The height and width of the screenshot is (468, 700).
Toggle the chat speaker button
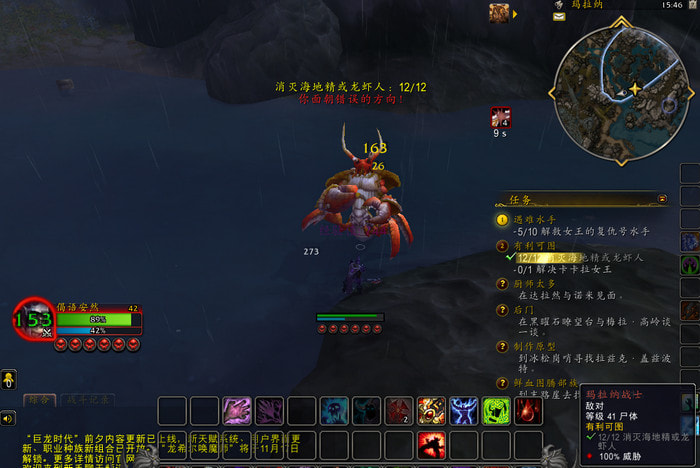pyautogui.click(x=8, y=418)
